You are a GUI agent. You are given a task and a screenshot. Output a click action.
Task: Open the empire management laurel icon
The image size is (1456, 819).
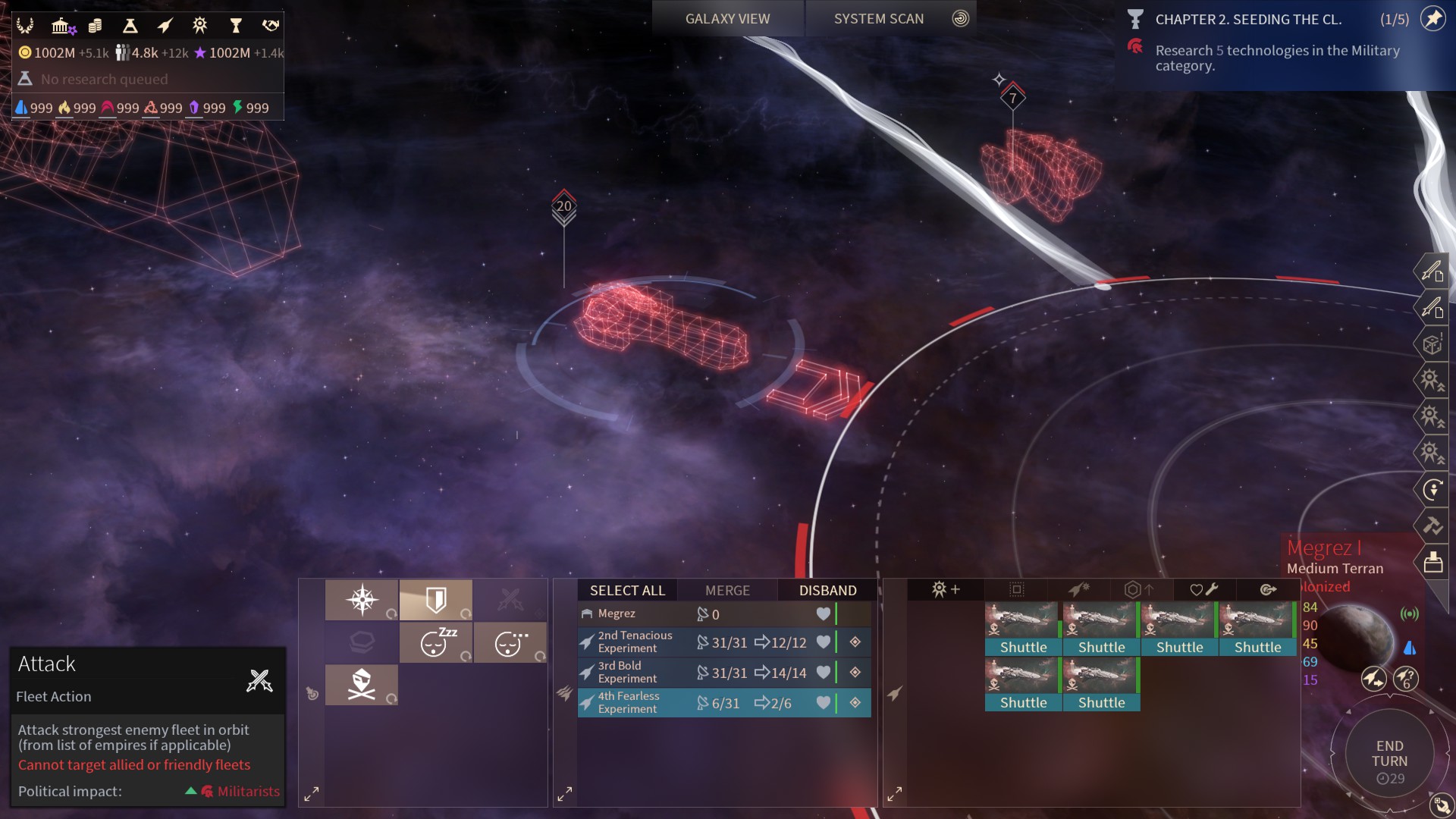(25, 27)
